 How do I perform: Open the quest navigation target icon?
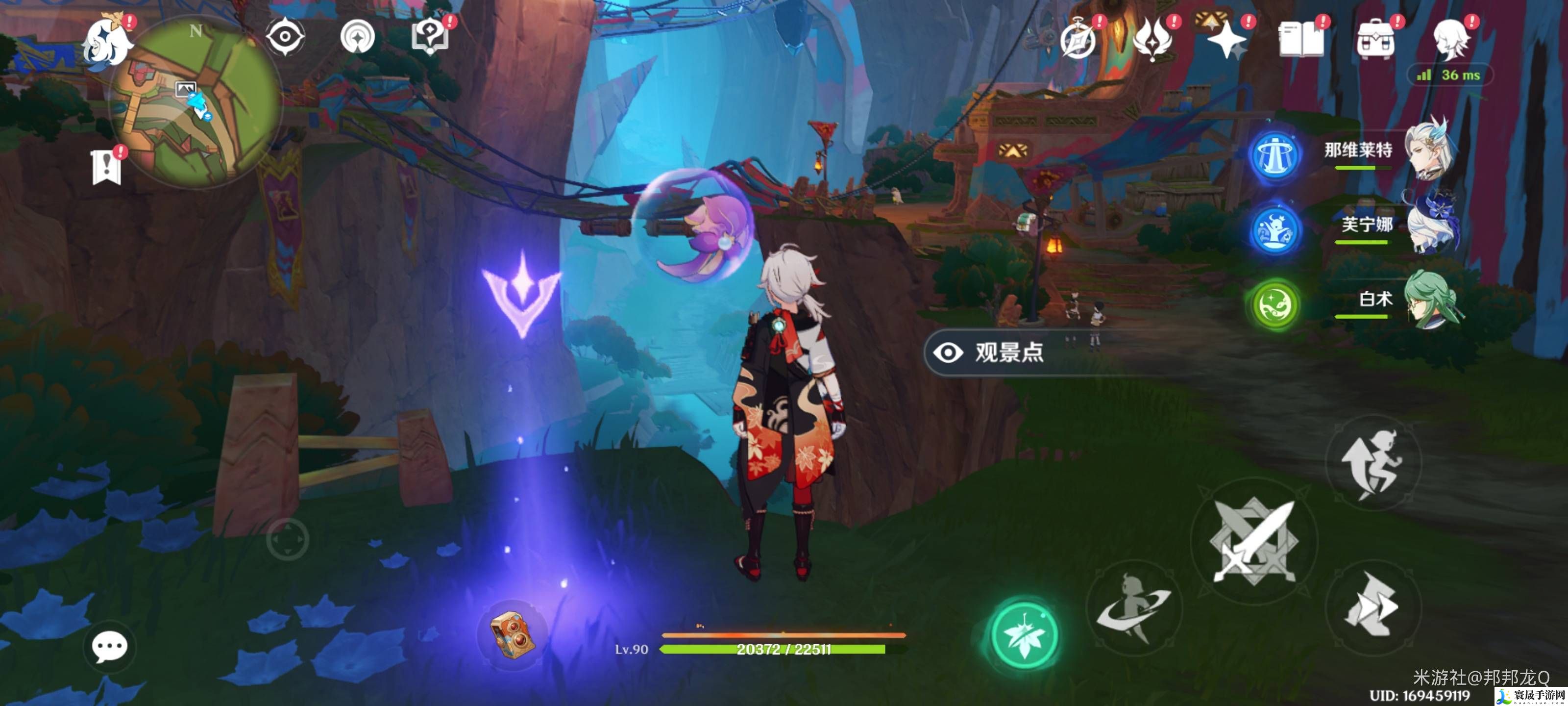pyautogui.click(x=357, y=37)
